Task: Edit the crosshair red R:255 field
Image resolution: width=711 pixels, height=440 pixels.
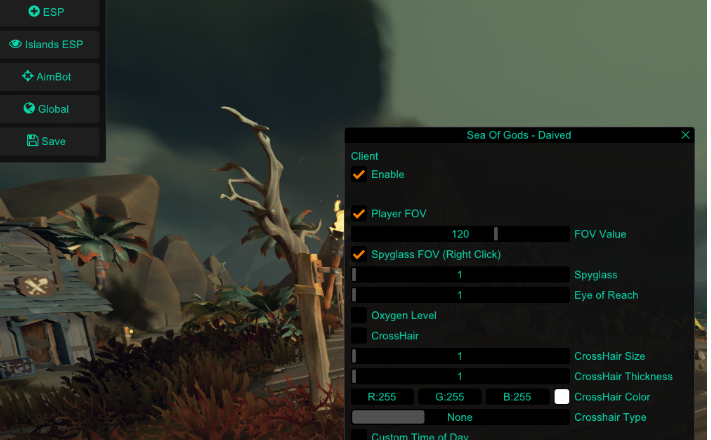Action: 382,397
